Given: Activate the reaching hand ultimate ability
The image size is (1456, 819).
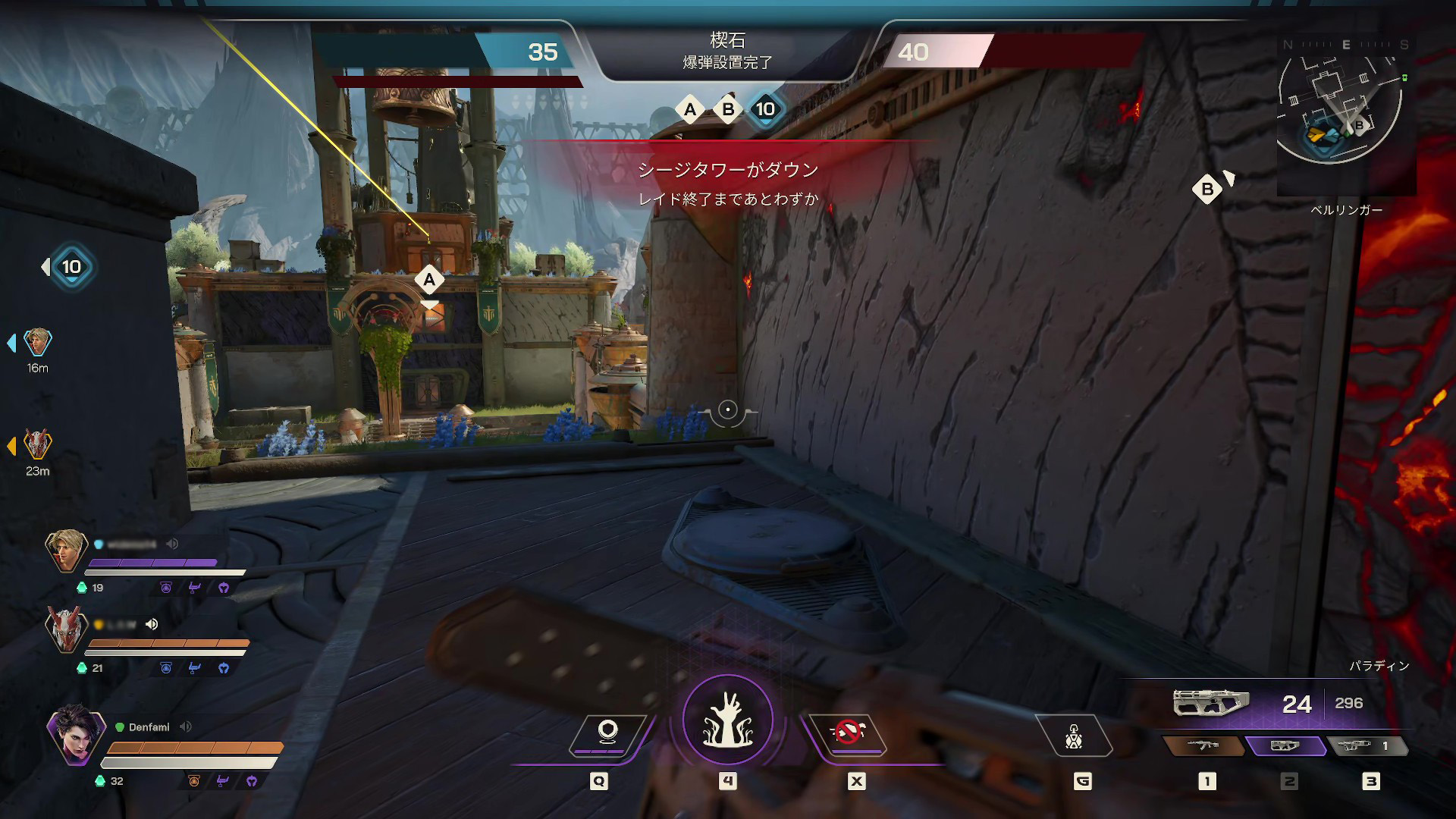Looking at the screenshot, I should click(727, 720).
